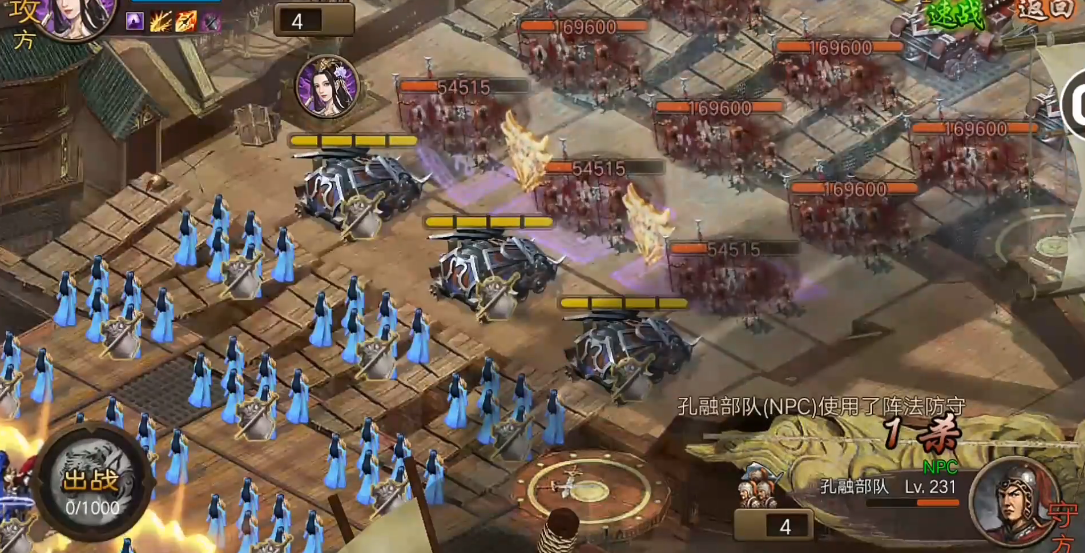The image size is (1085, 553).
Task: Select the attacker's general portrait
Action: coord(72,15)
